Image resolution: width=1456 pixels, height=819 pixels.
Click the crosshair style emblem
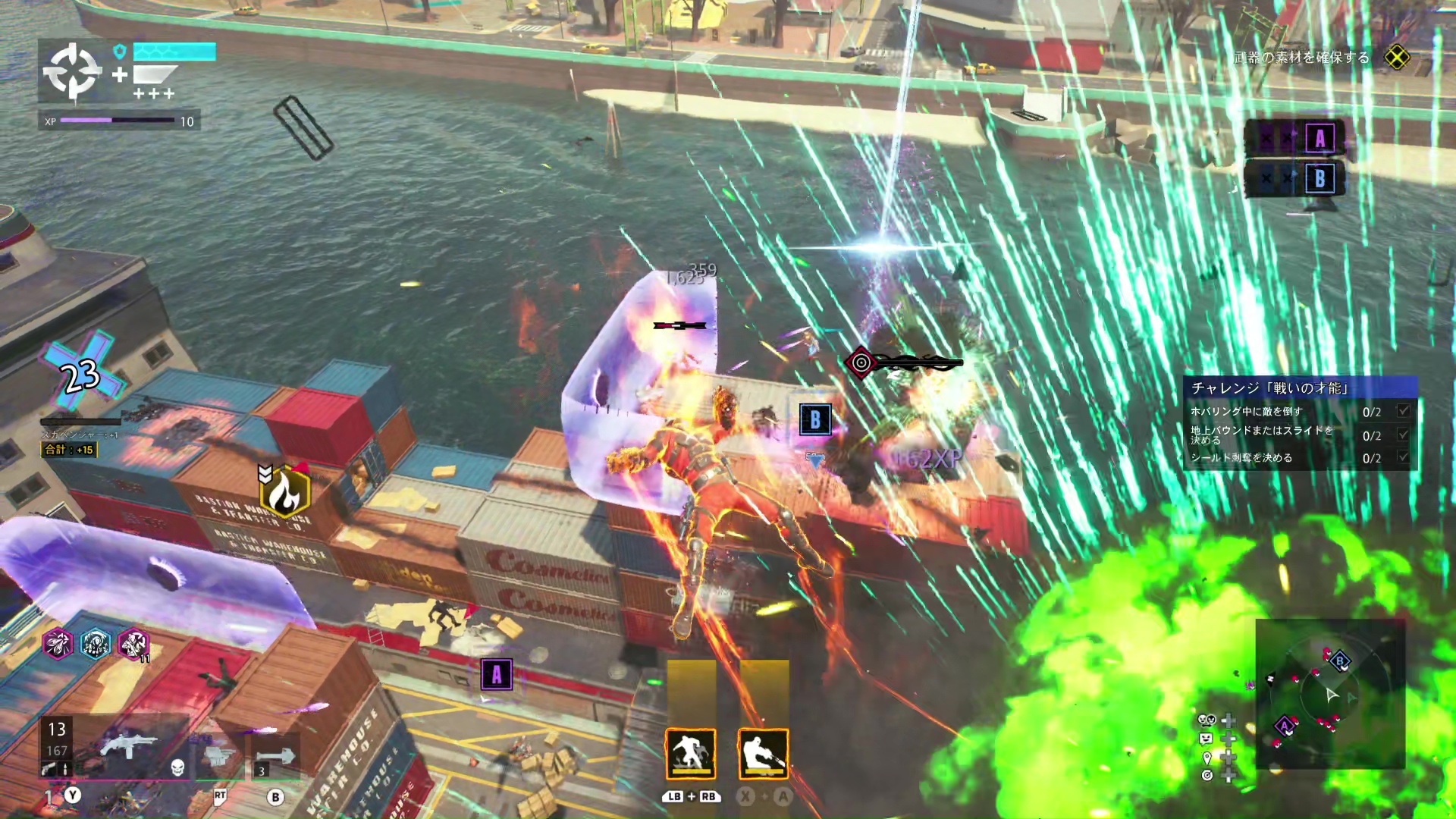(72, 72)
